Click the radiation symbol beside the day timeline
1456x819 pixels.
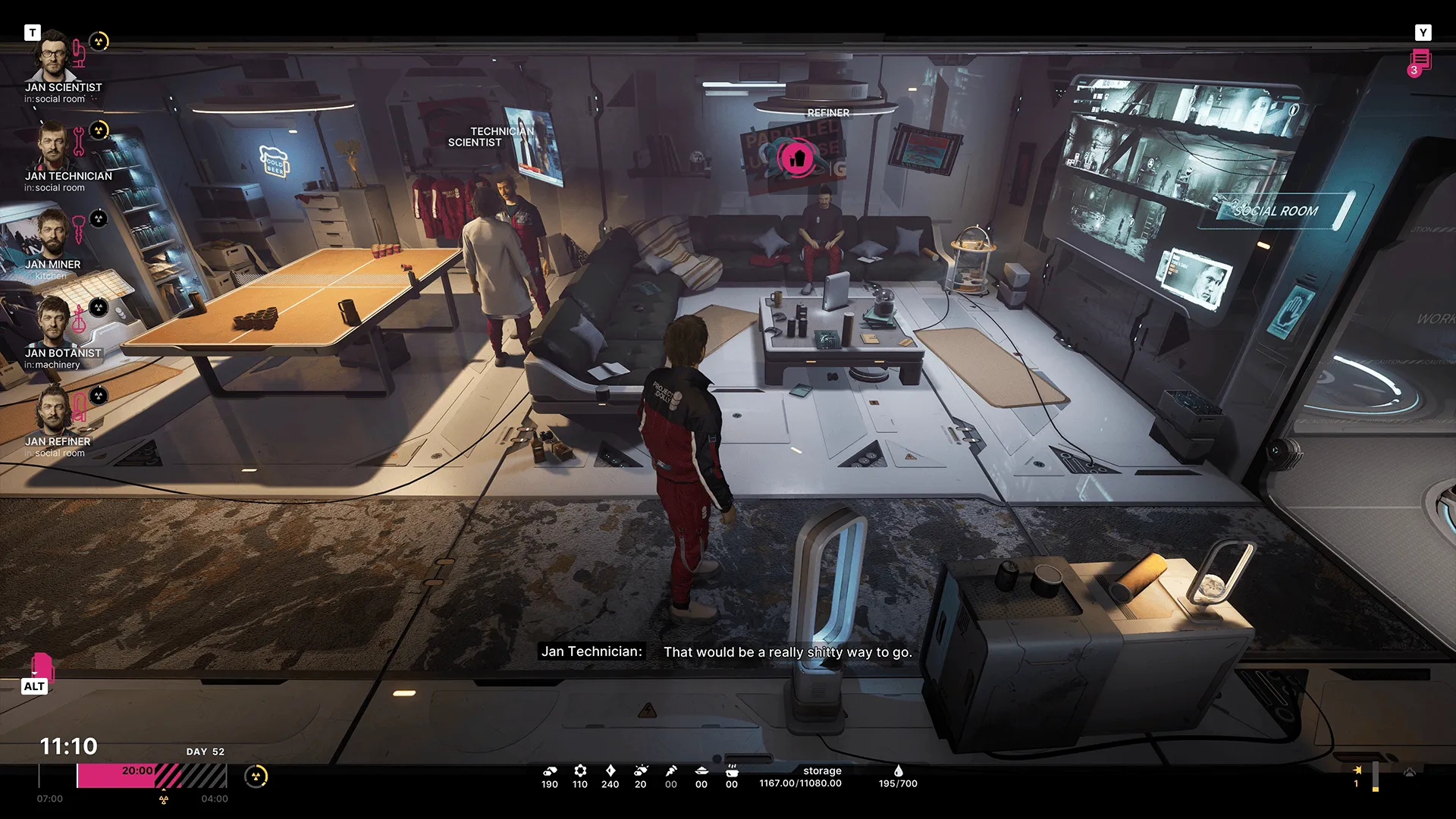tap(256, 776)
